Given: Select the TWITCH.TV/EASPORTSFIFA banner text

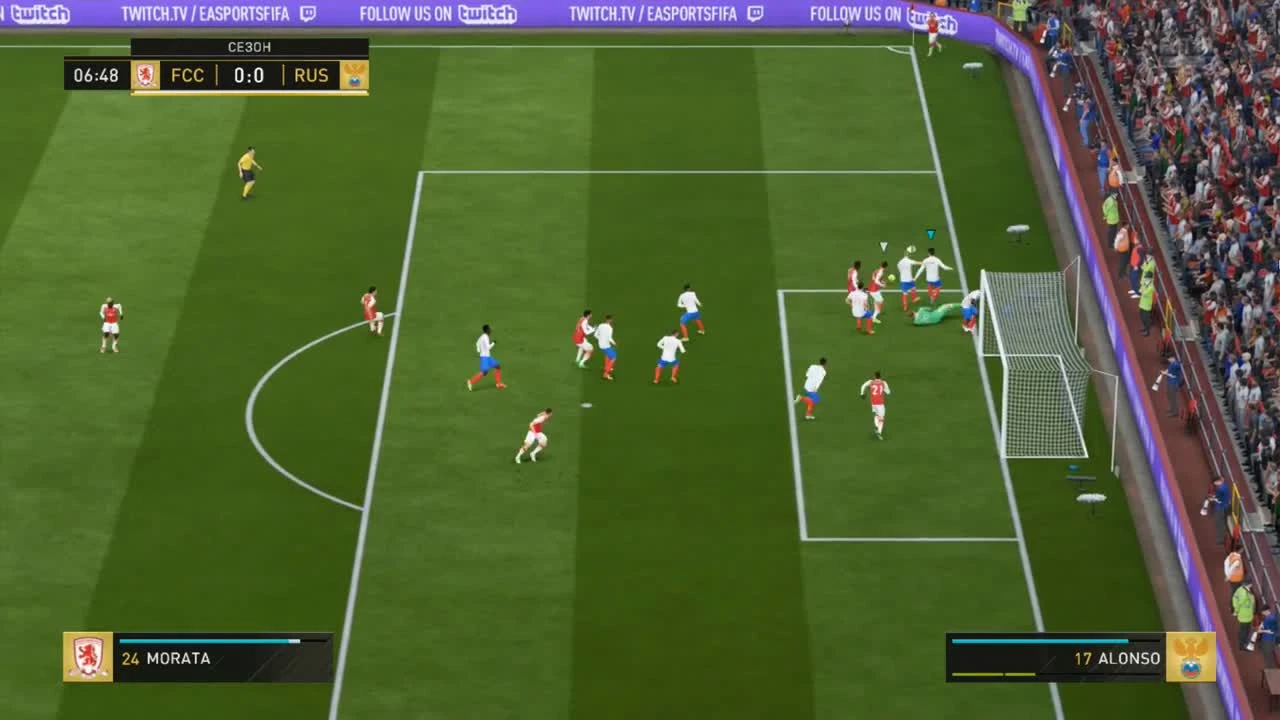Looking at the screenshot, I should pyautogui.click(x=195, y=15).
